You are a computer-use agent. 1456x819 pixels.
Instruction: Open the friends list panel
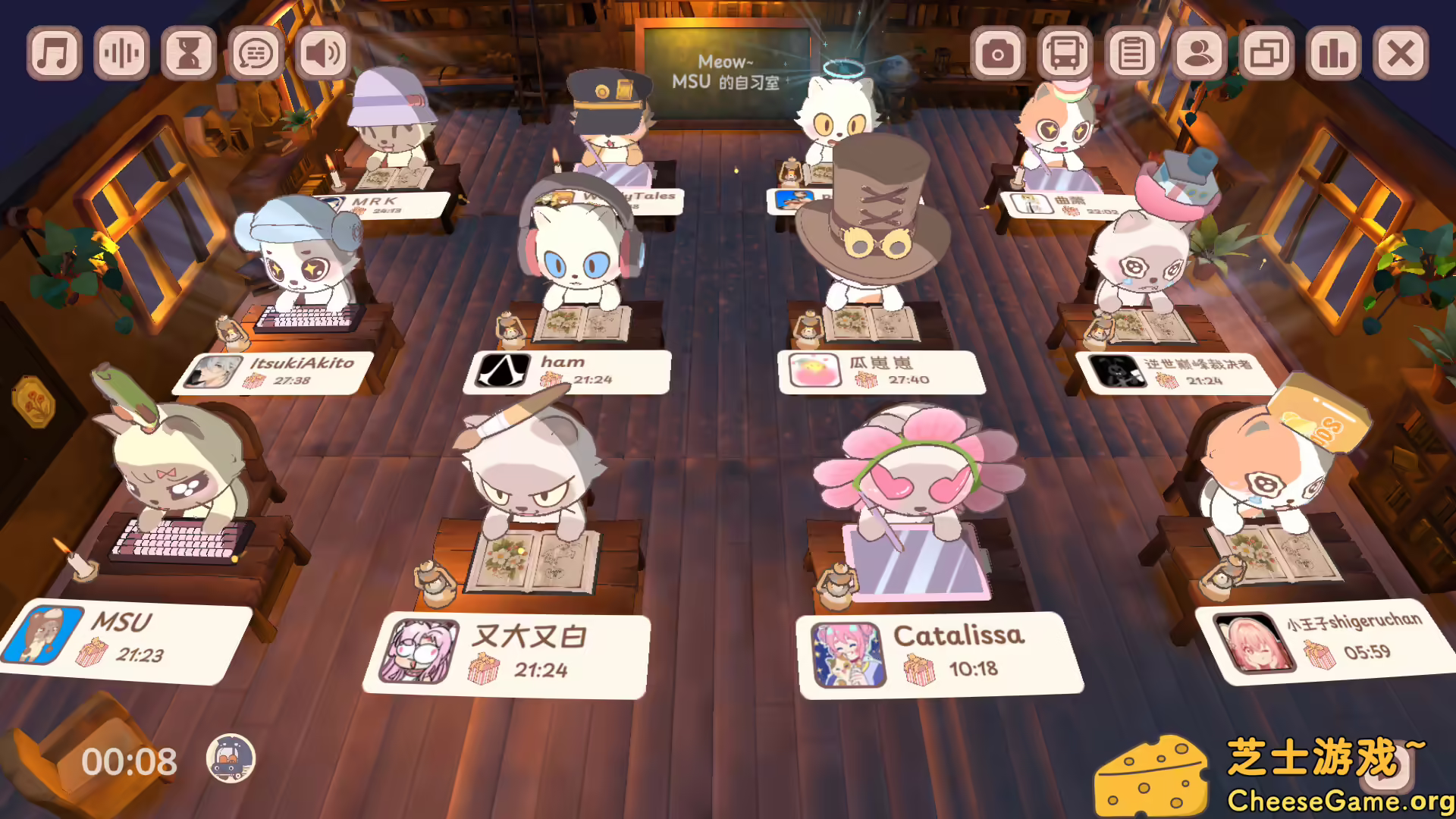tap(1197, 52)
